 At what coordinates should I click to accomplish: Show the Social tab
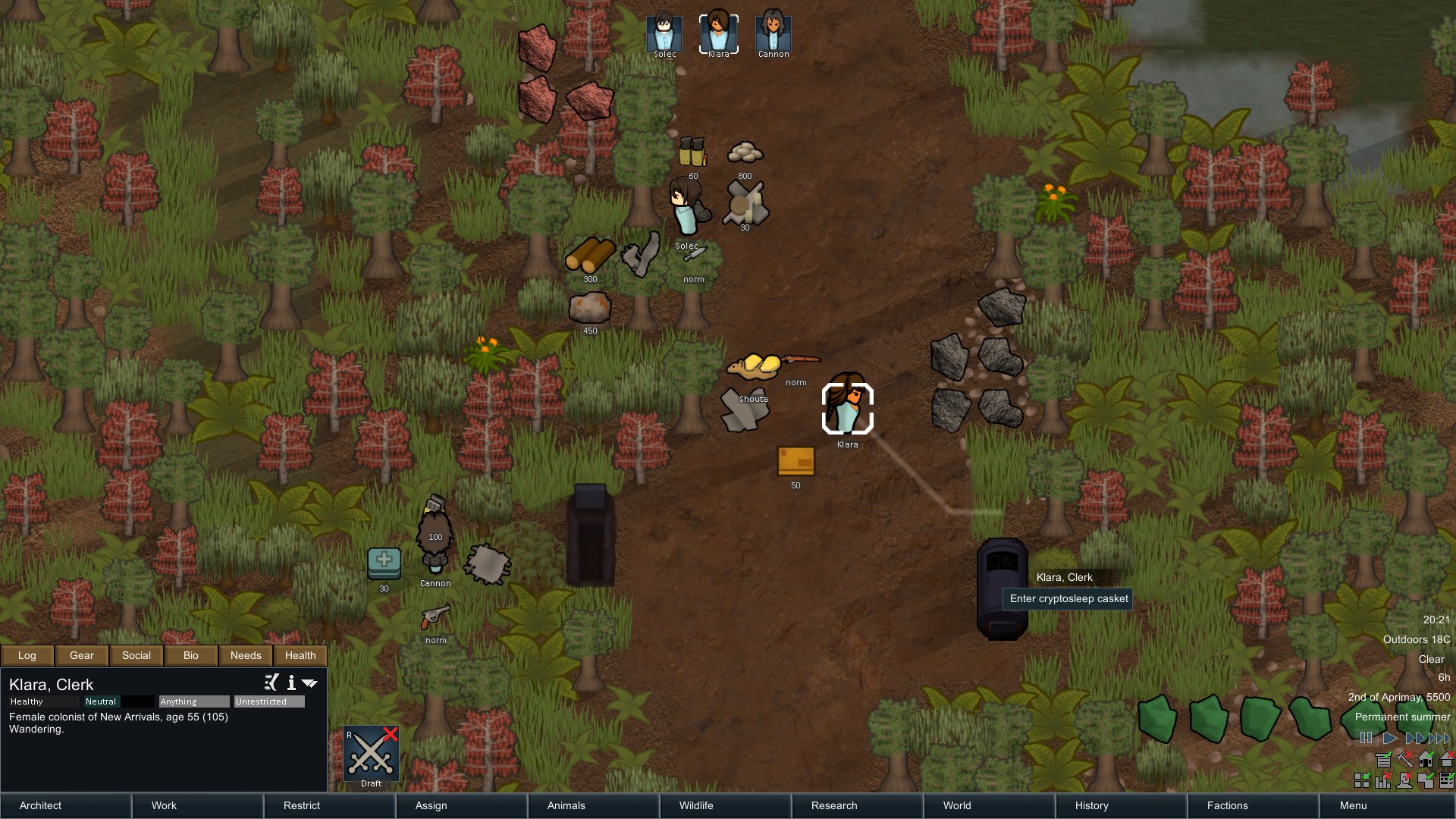(x=136, y=655)
